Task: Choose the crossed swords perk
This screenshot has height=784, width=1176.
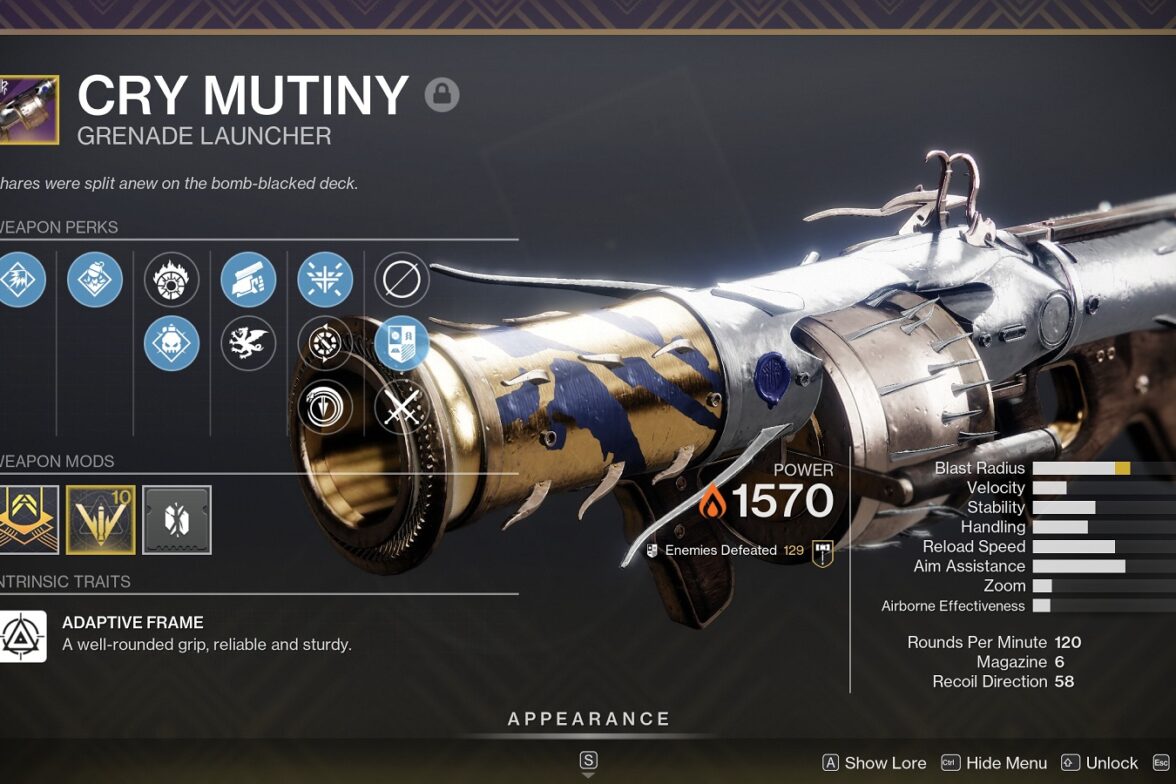Action: (x=402, y=407)
